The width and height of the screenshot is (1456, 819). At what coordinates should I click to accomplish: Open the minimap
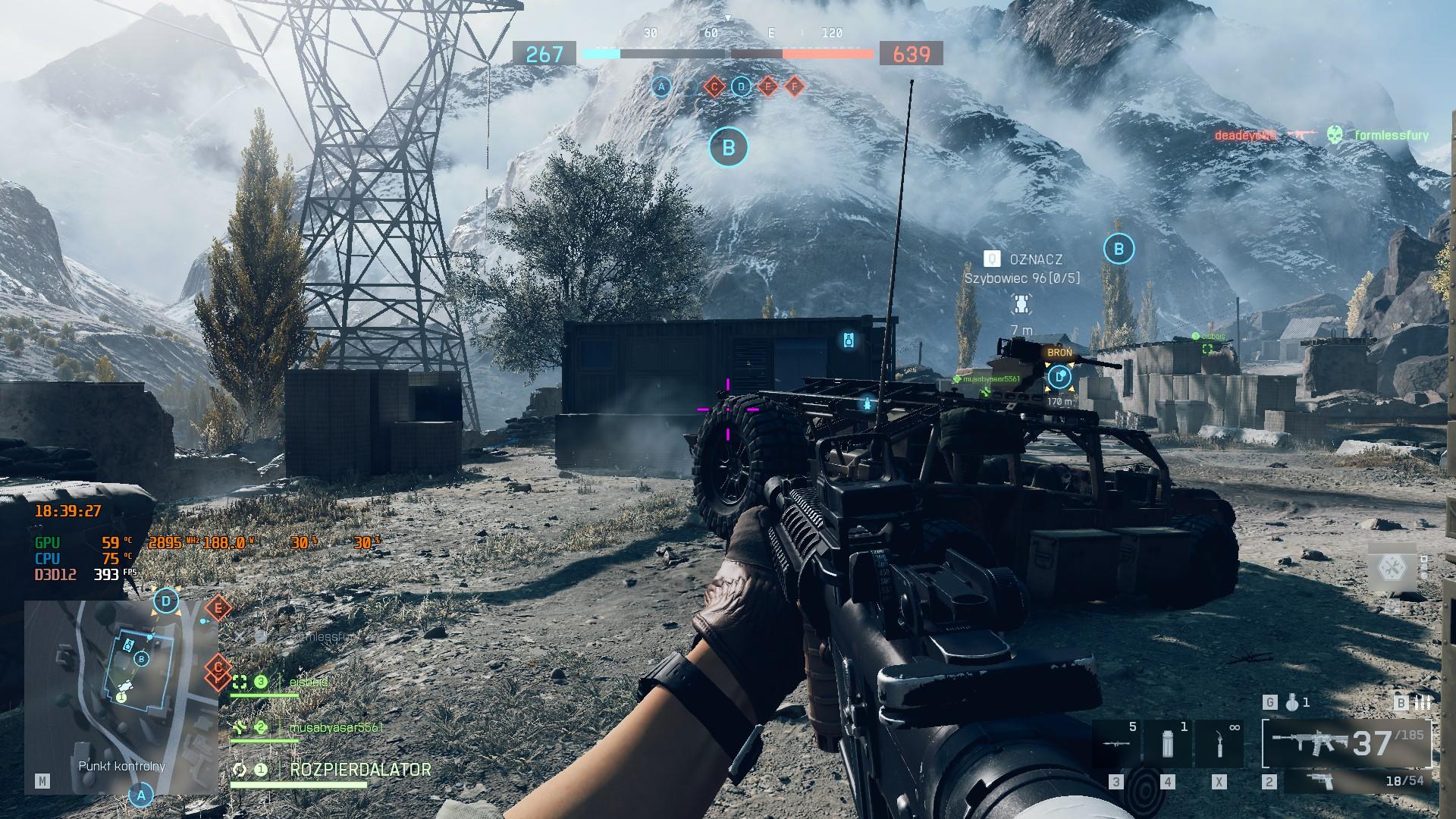121,697
